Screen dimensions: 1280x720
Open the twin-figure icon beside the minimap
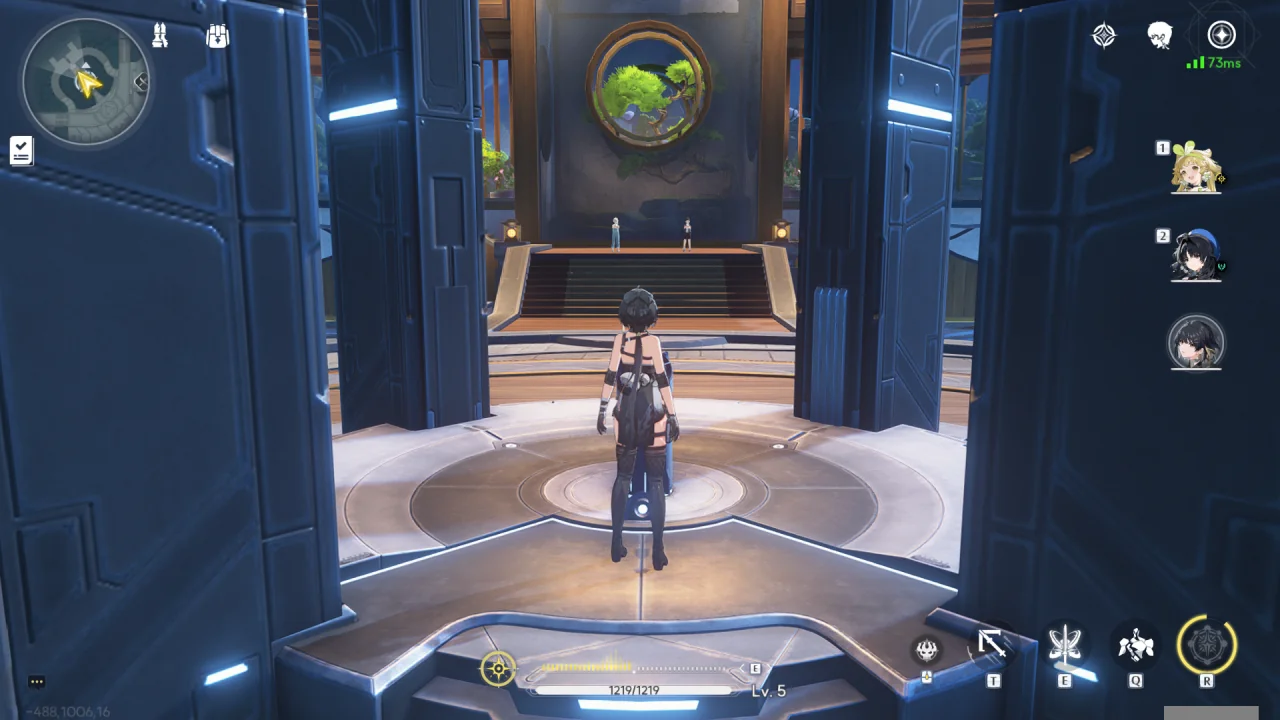[160, 36]
